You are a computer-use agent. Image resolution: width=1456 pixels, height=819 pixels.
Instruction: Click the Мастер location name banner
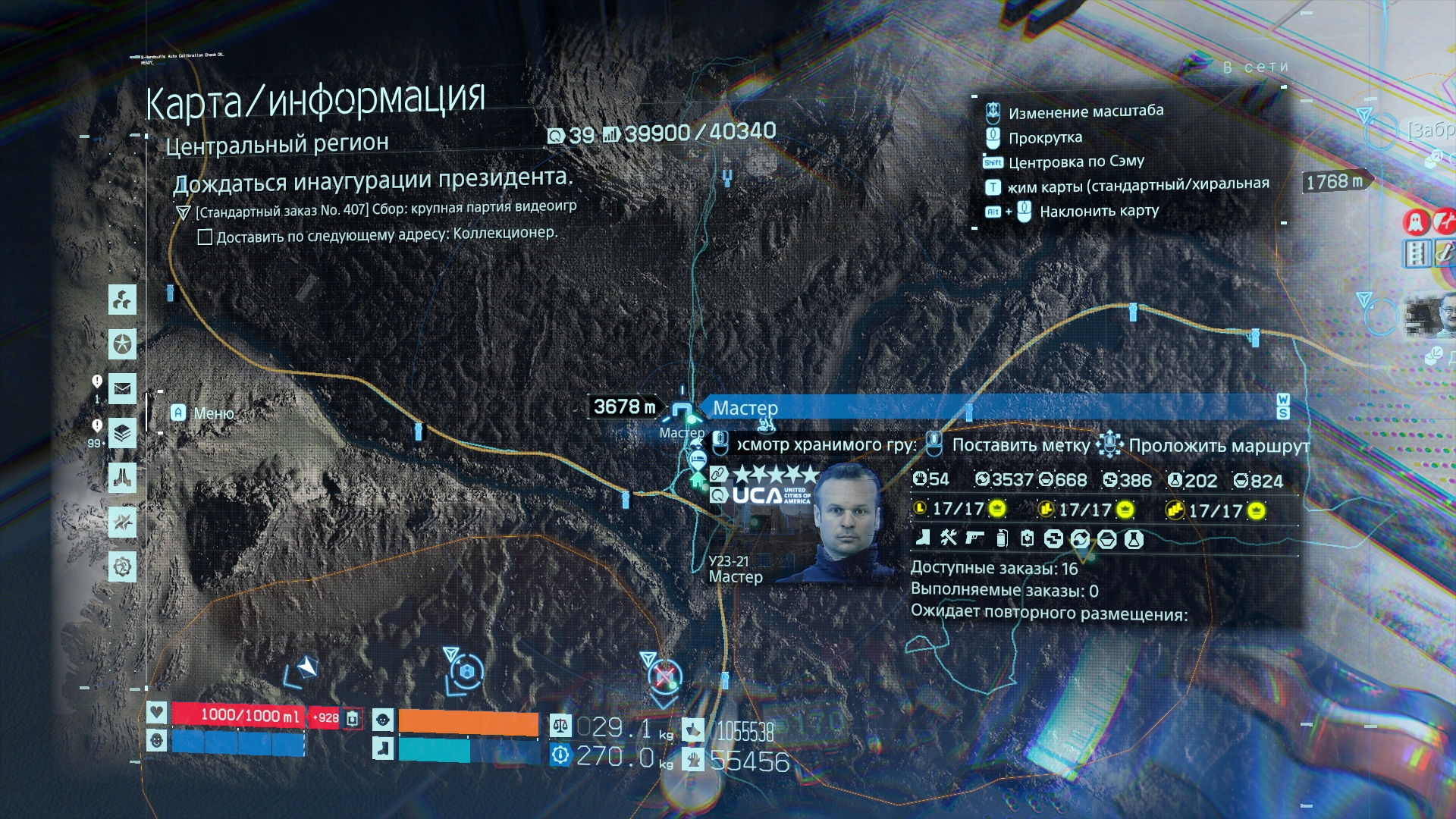pyautogui.click(x=986, y=407)
